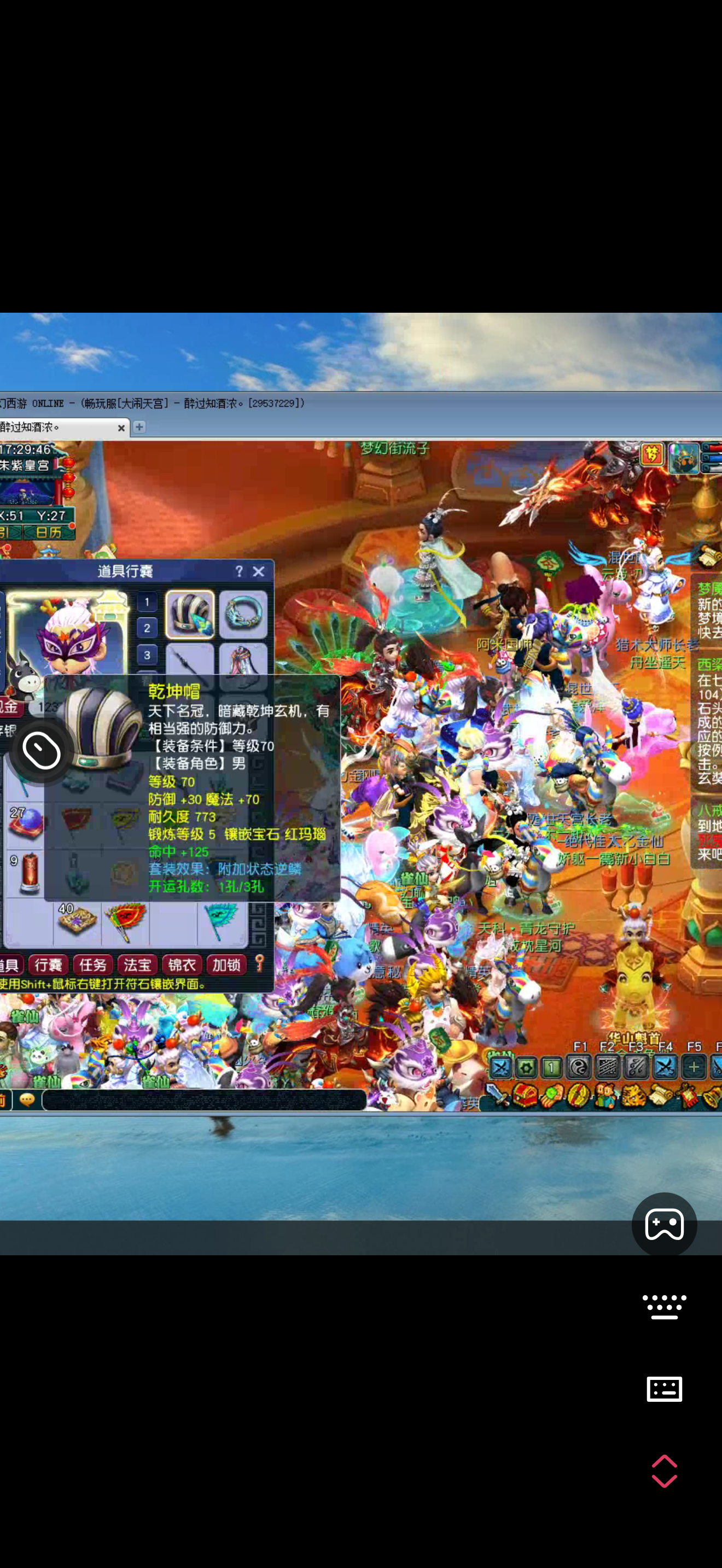Open the gear settings icon near shortcut bar
The height and width of the screenshot is (1568, 722).
(x=526, y=1067)
